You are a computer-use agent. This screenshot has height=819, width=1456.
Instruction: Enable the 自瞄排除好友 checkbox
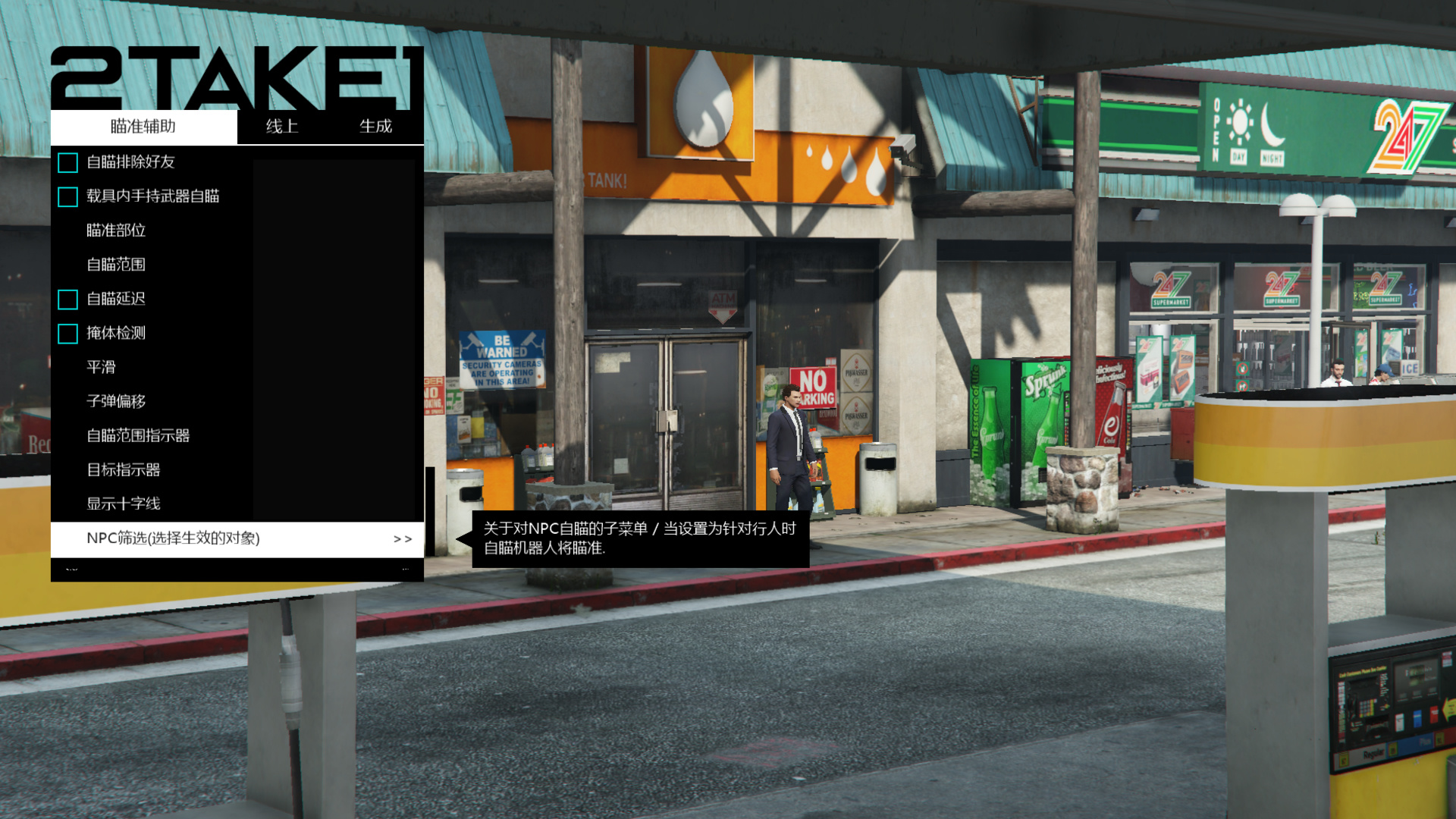67,162
